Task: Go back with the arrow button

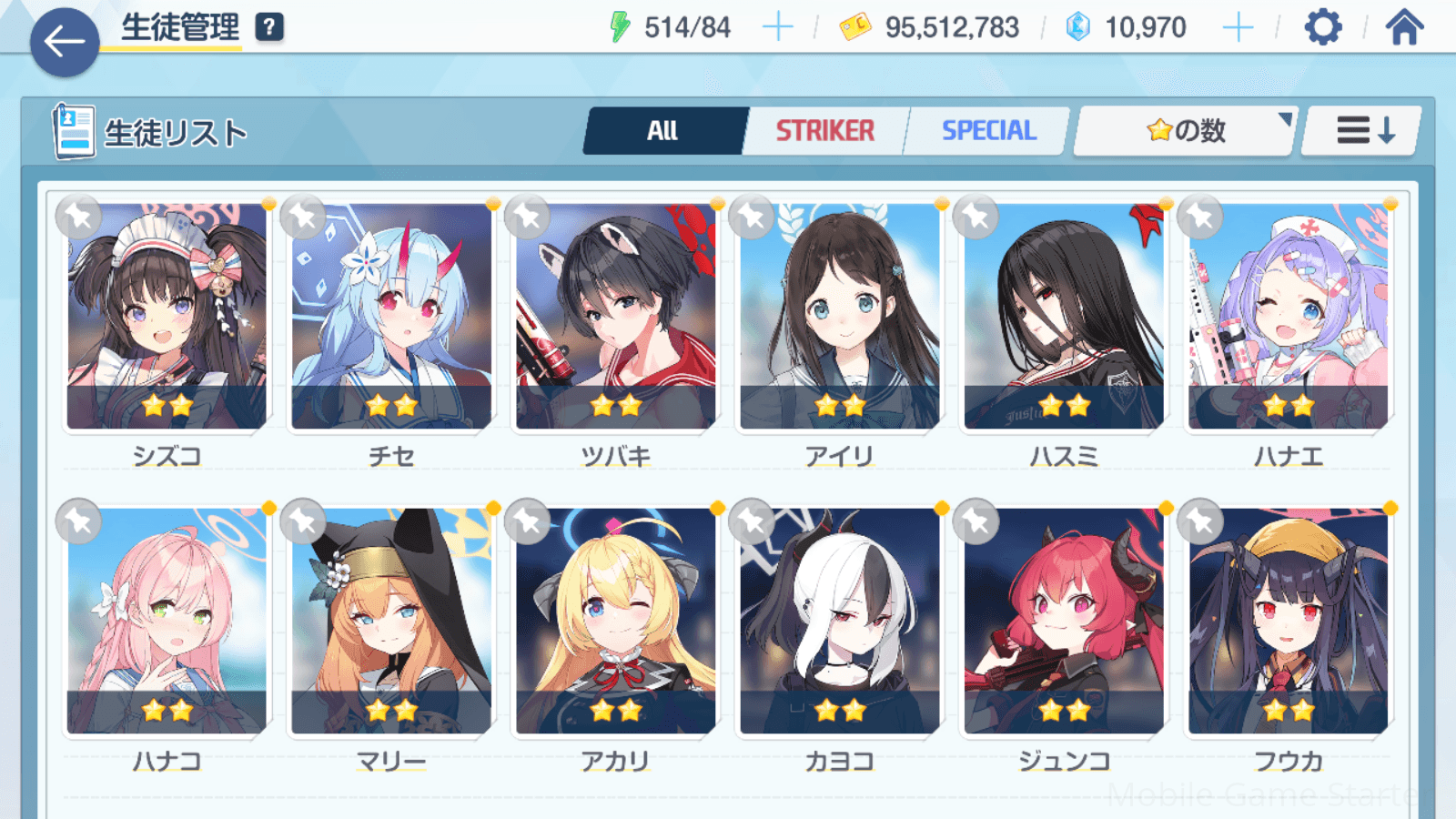Action: click(65, 42)
